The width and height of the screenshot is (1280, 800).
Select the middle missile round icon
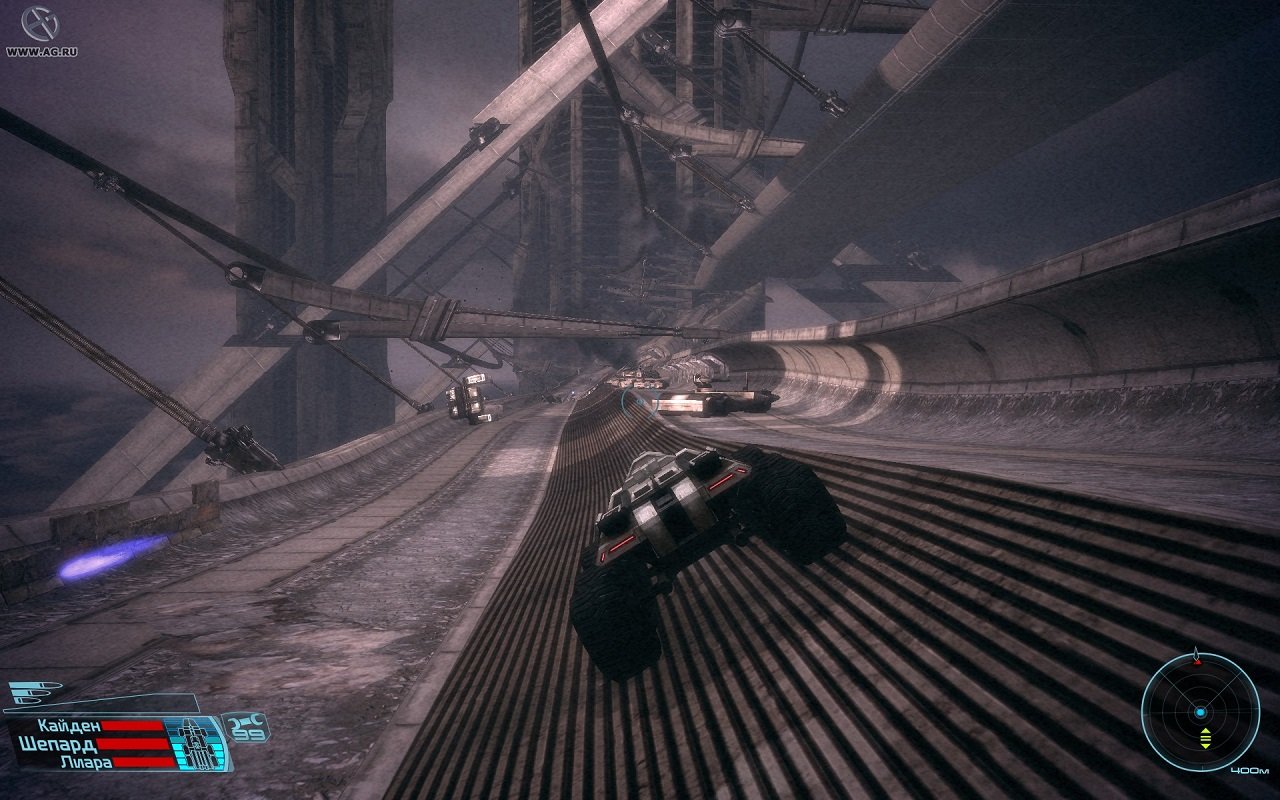click(28, 694)
